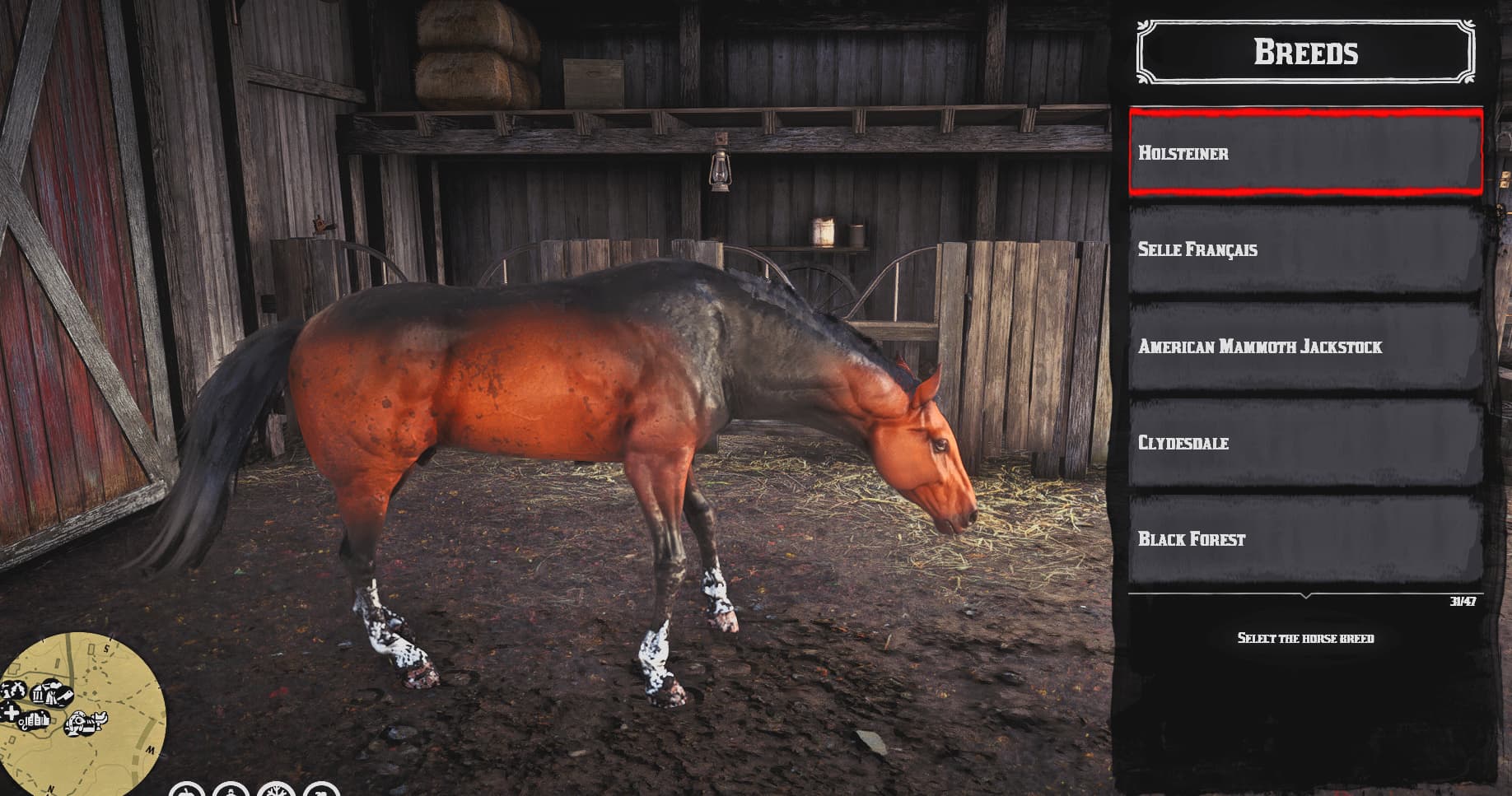Pick the American Mammoth Jackstock breed
This screenshot has width=1512, height=796.
[x=1305, y=347]
